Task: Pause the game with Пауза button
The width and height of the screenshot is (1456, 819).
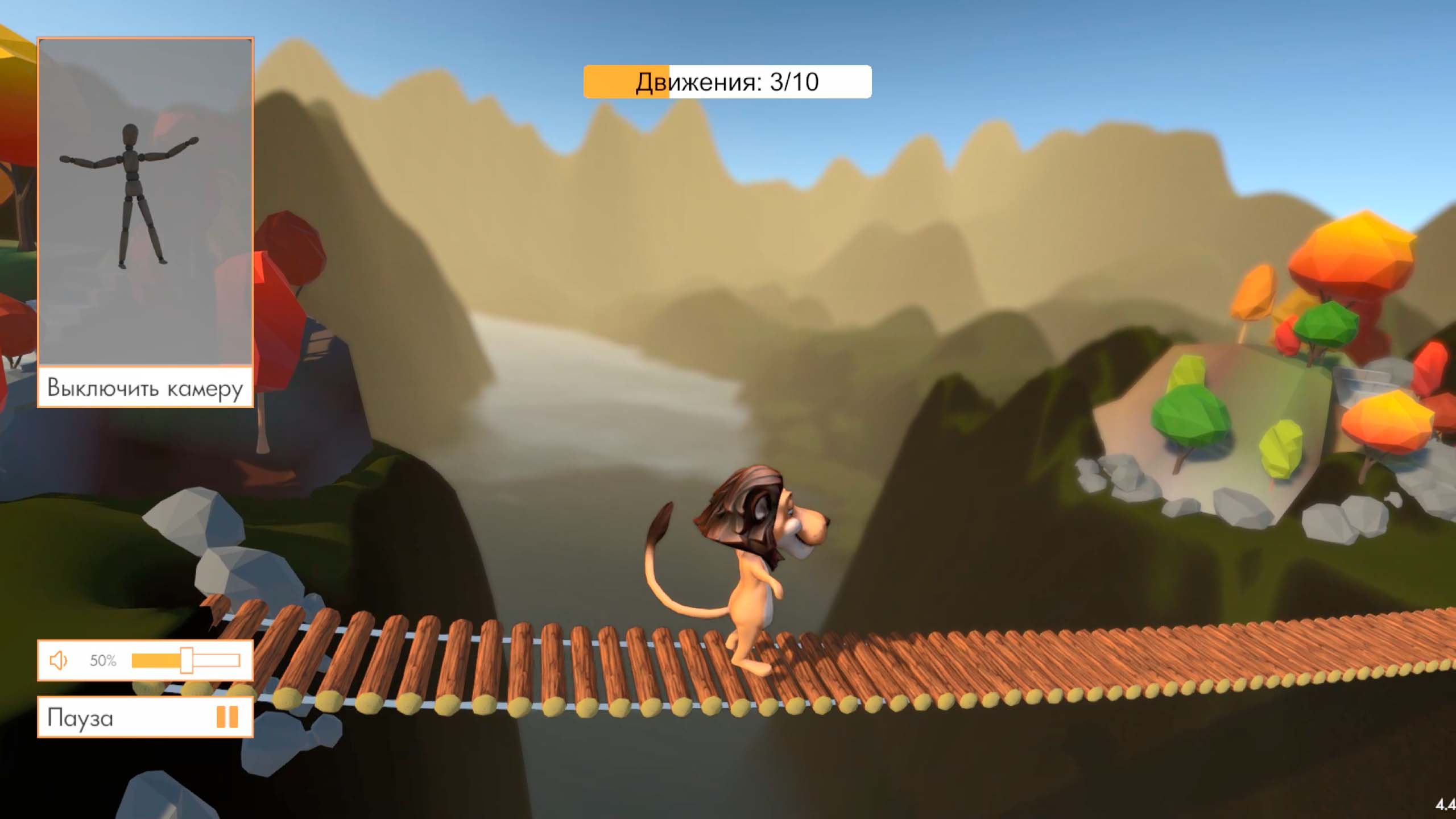Action: point(145,717)
